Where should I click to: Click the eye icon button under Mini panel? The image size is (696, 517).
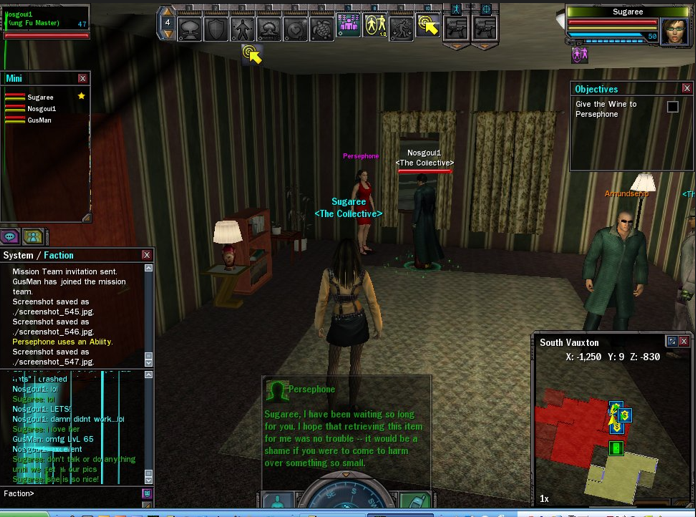[10, 237]
